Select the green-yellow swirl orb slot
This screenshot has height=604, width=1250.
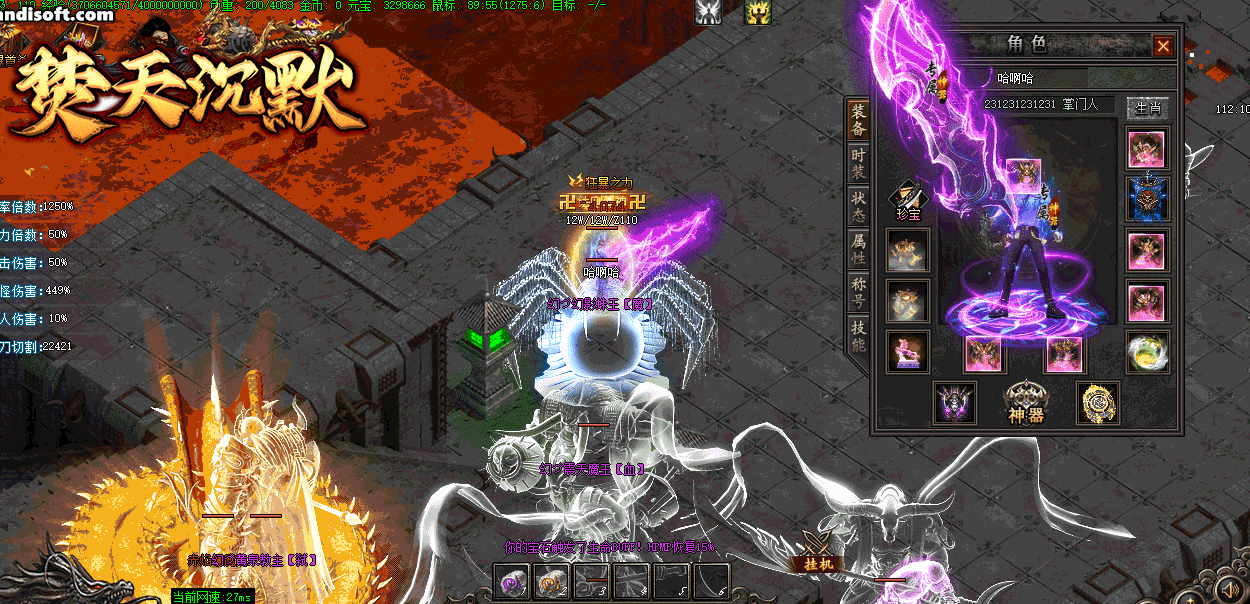pyautogui.click(x=1148, y=352)
